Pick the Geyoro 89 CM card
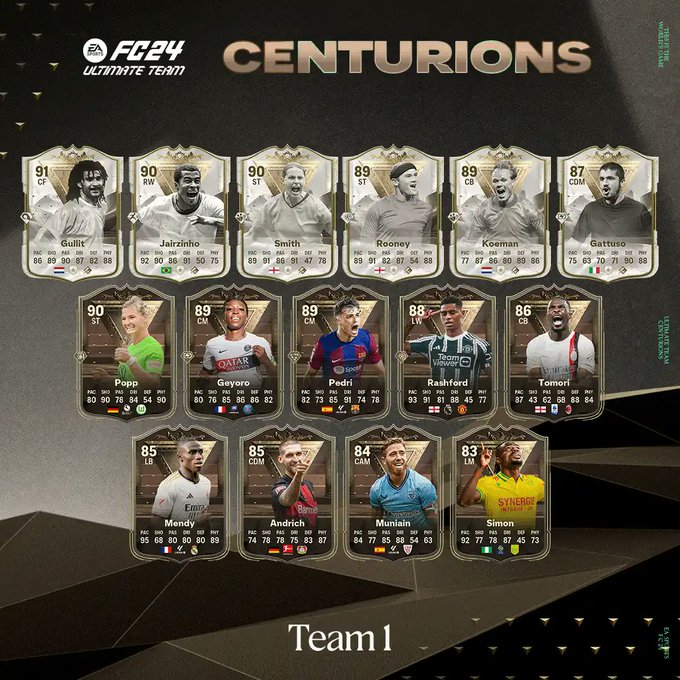 point(233,350)
